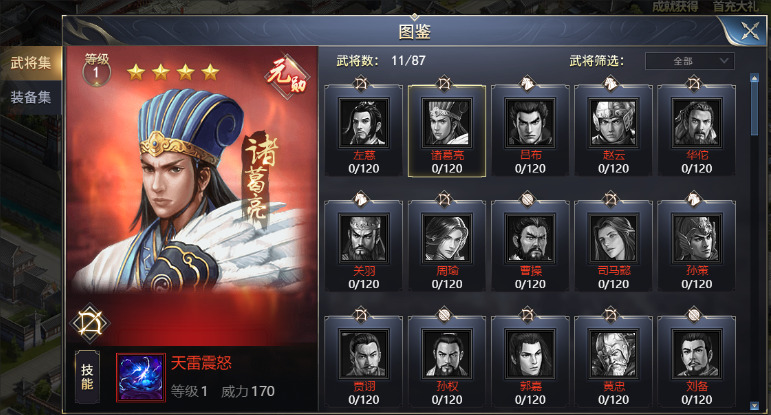Choose the 孙权 general card
The width and height of the screenshot is (771, 415).
click(447, 353)
